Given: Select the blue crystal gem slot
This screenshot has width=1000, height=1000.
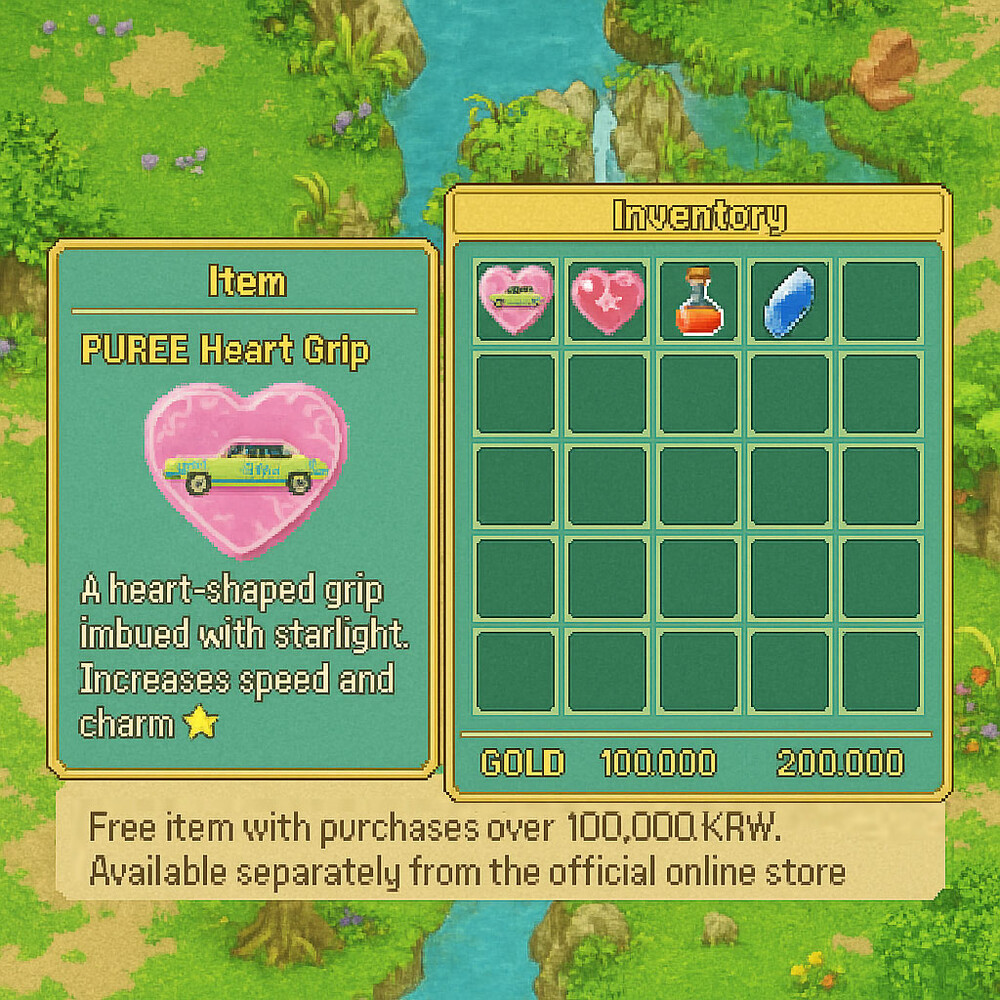Looking at the screenshot, I should click(789, 301).
